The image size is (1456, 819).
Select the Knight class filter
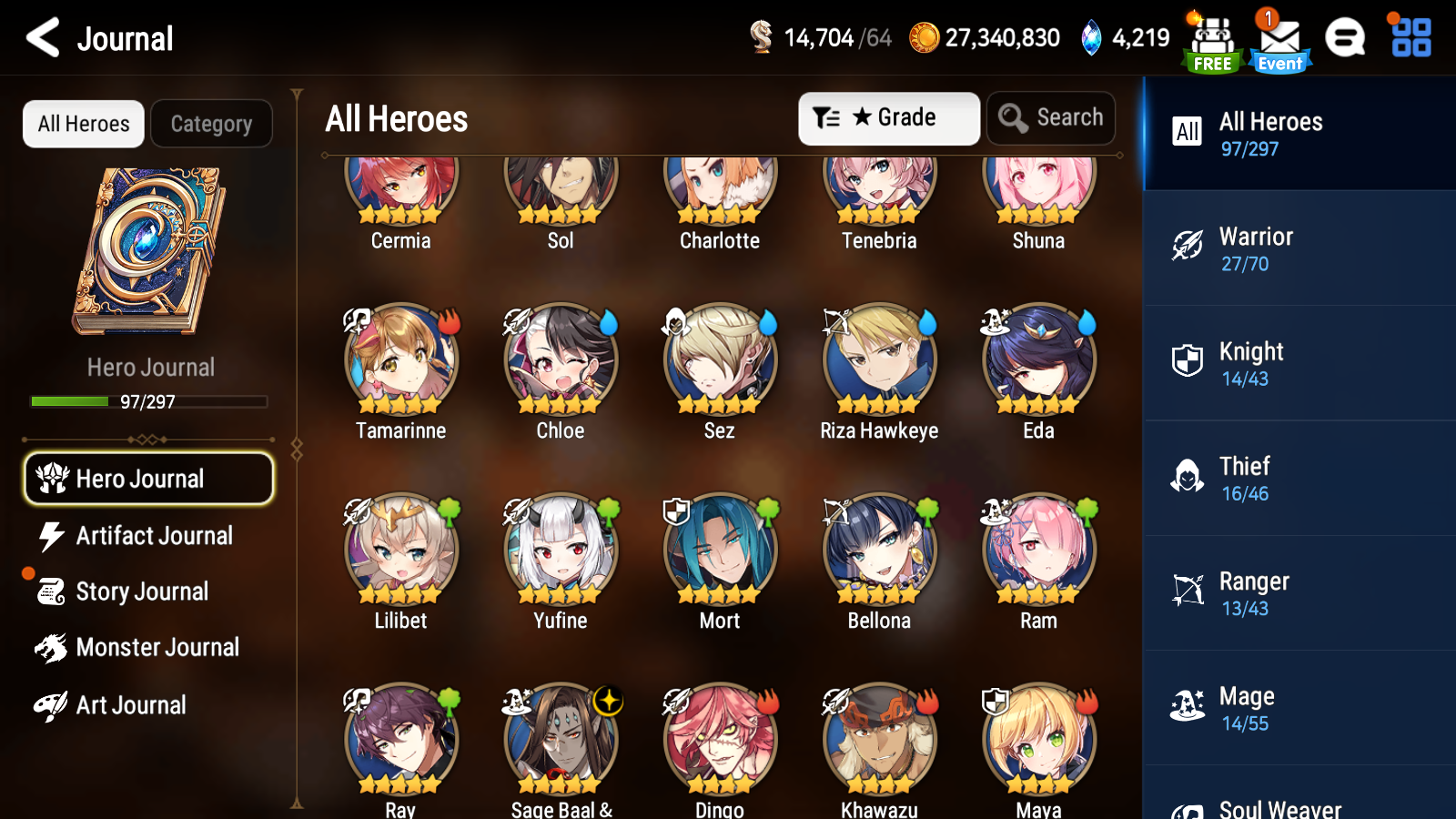click(1299, 363)
